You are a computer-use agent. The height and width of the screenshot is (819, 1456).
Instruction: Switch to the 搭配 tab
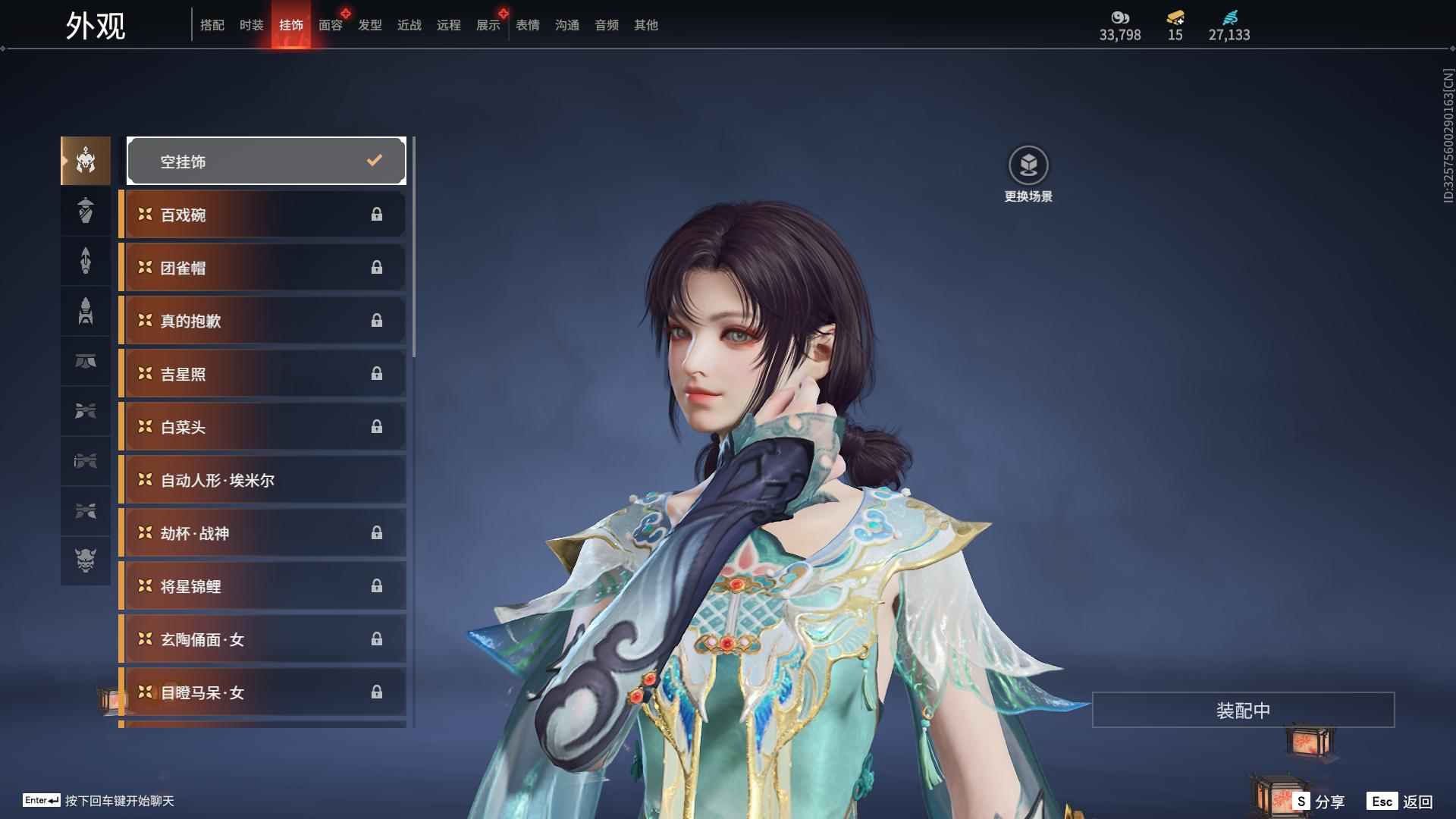212,25
